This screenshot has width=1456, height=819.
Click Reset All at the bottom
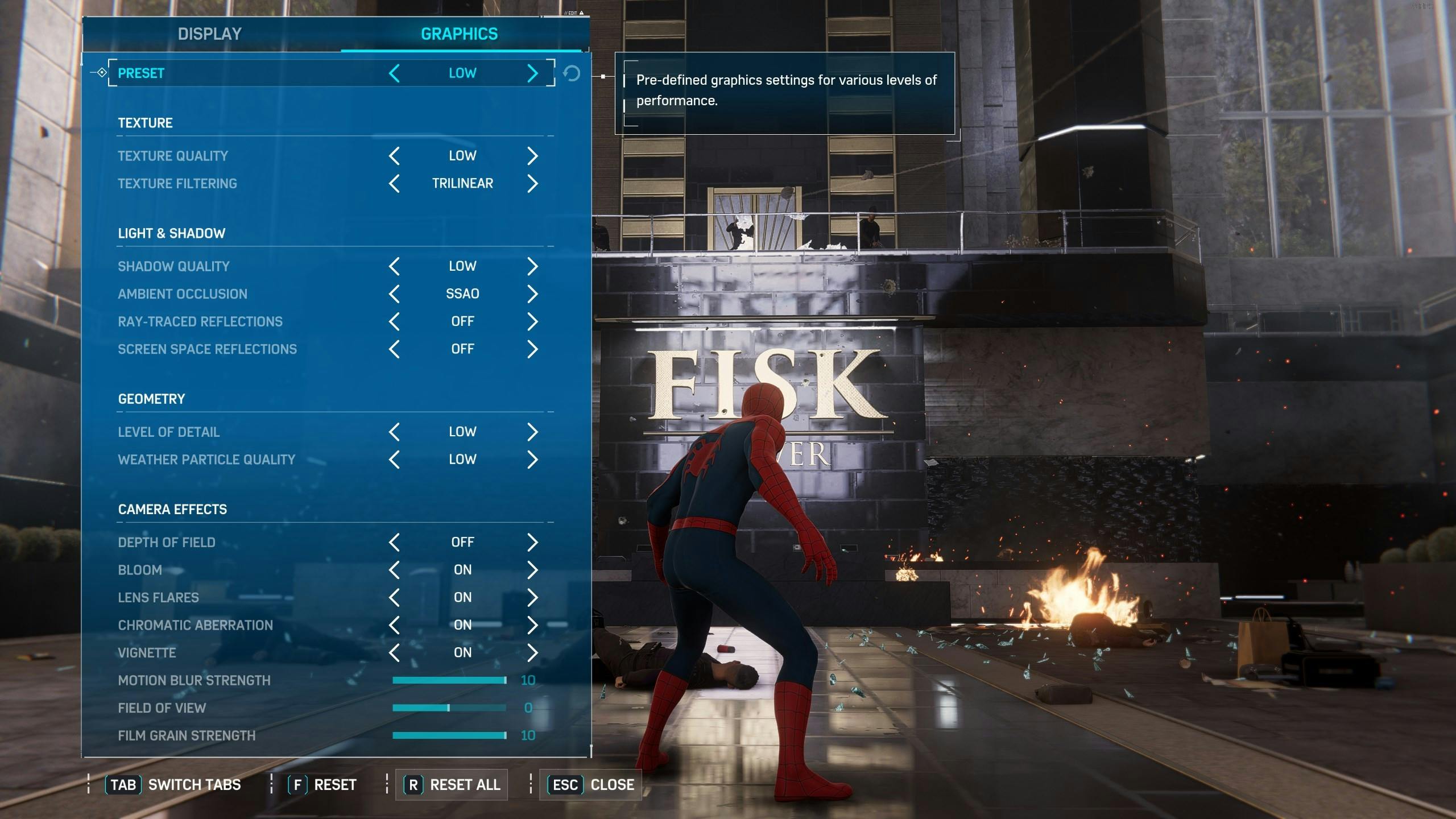pos(452,785)
